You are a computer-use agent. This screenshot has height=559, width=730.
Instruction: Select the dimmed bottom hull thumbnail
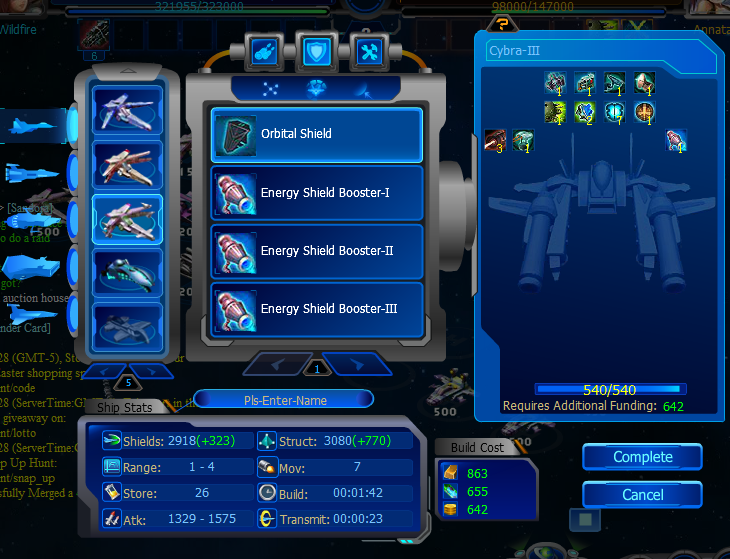coord(127,327)
